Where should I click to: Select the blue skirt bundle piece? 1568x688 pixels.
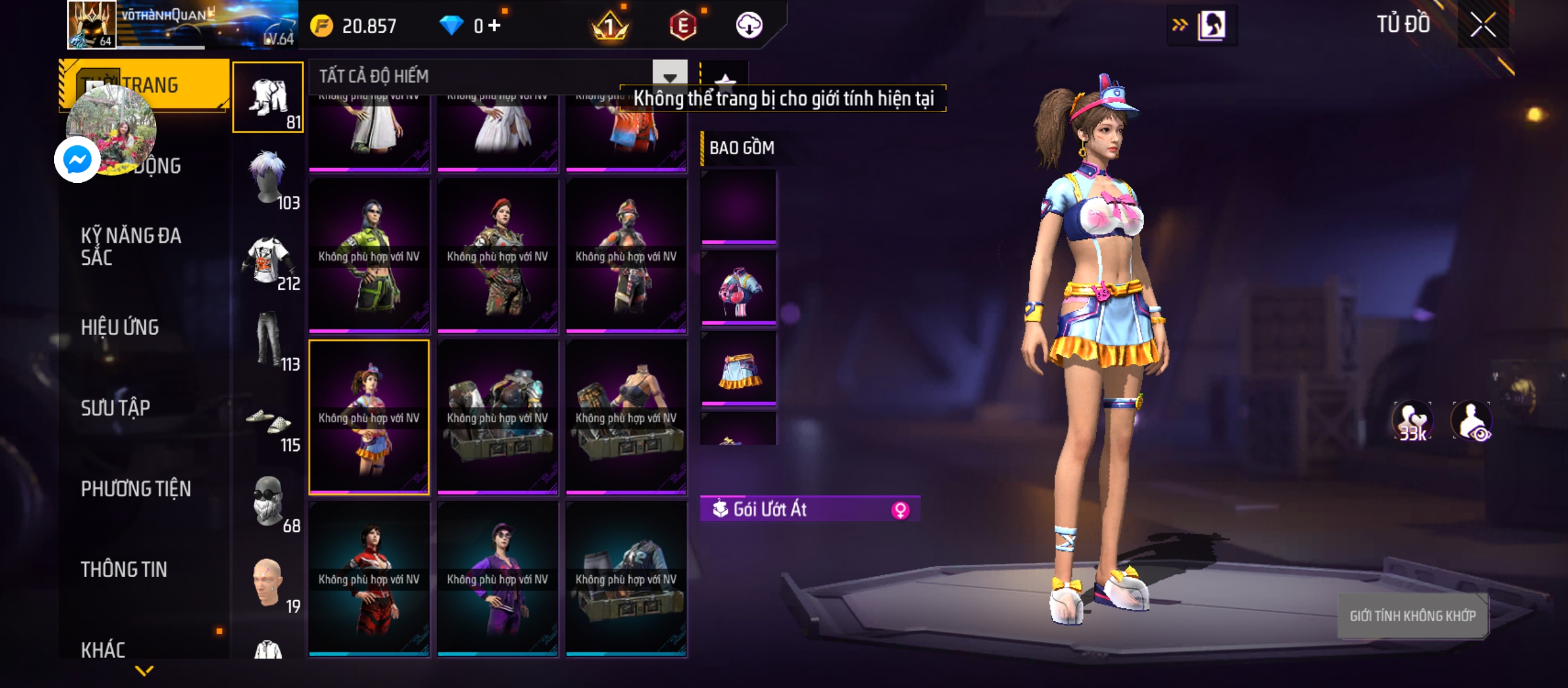point(739,369)
